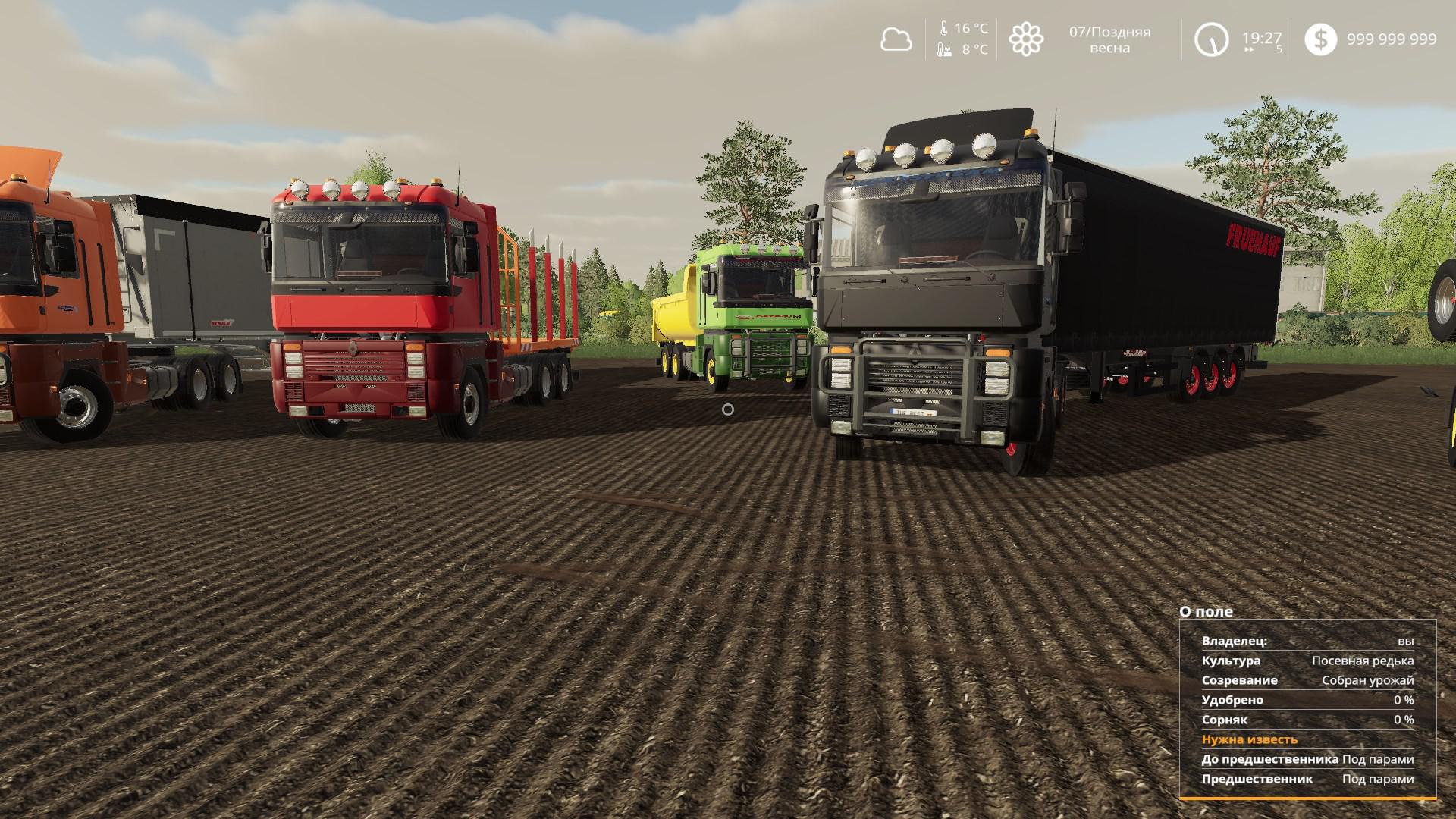The image size is (1456, 819).
Task: Click the clock time-scale icon
Action: pos(1211,39)
